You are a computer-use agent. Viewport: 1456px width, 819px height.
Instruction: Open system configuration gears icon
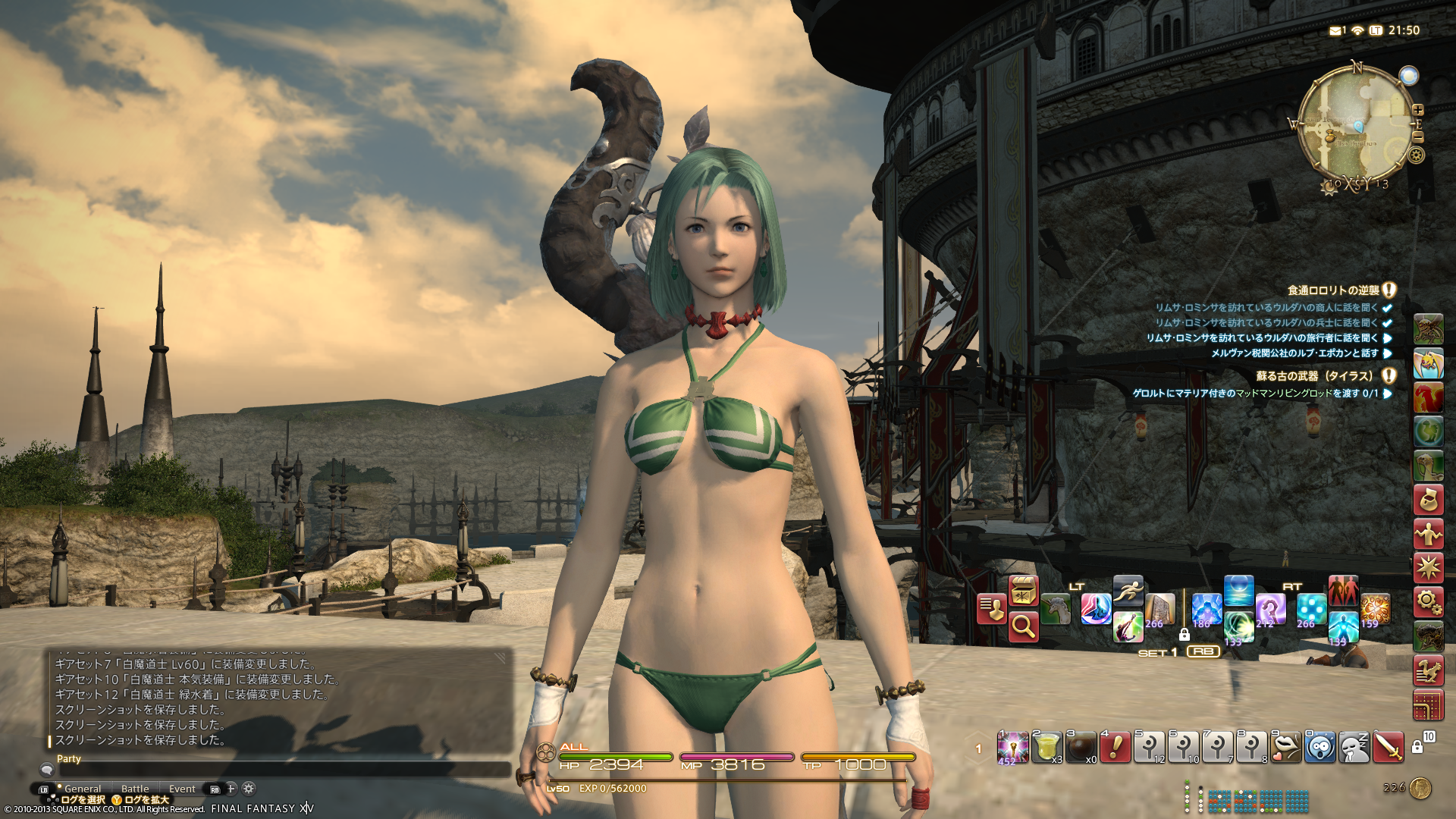(1428, 603)
